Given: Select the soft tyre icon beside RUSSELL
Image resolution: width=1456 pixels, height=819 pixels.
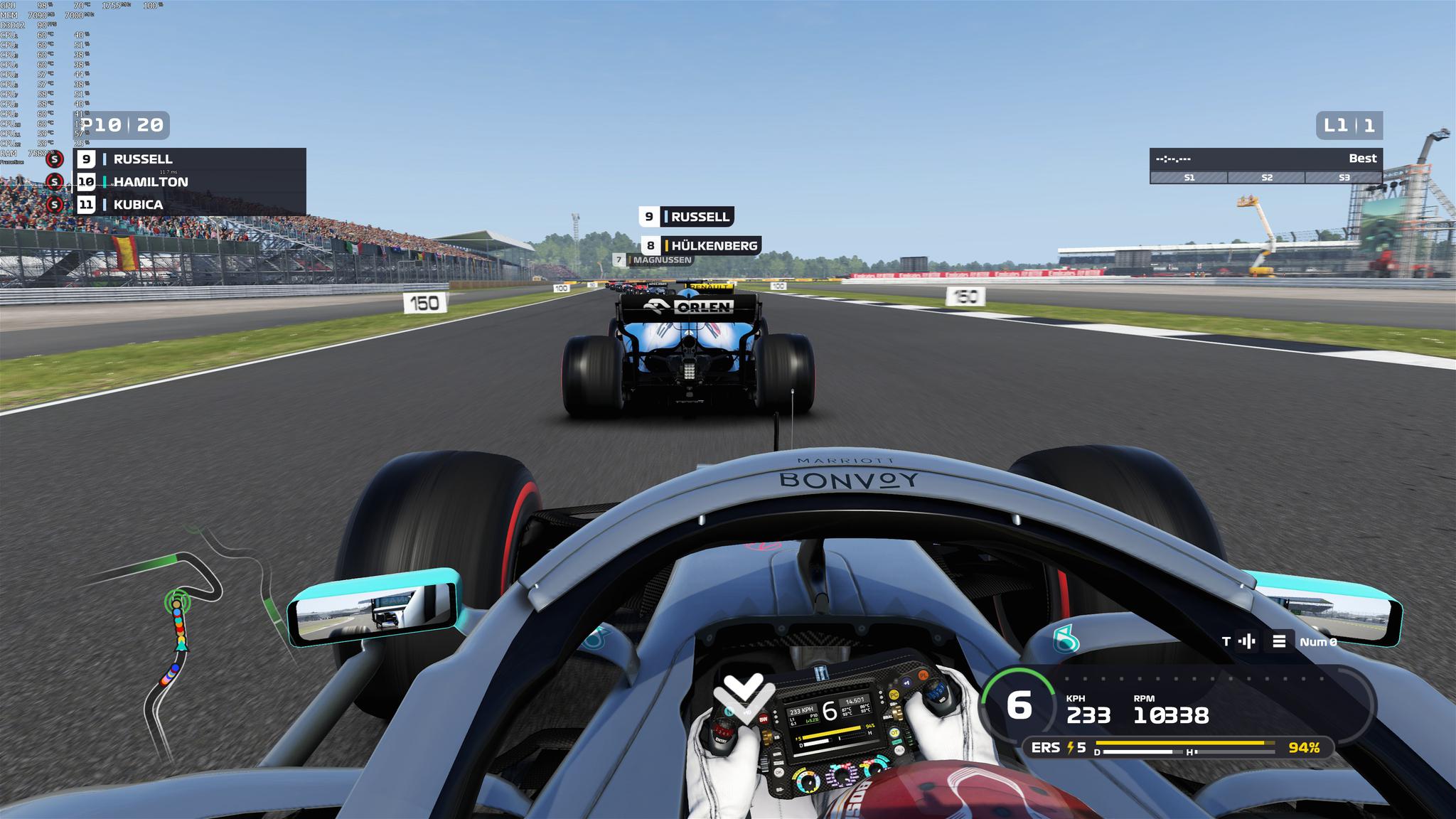Looking at the screenshot, I should [x=55, y=159].
